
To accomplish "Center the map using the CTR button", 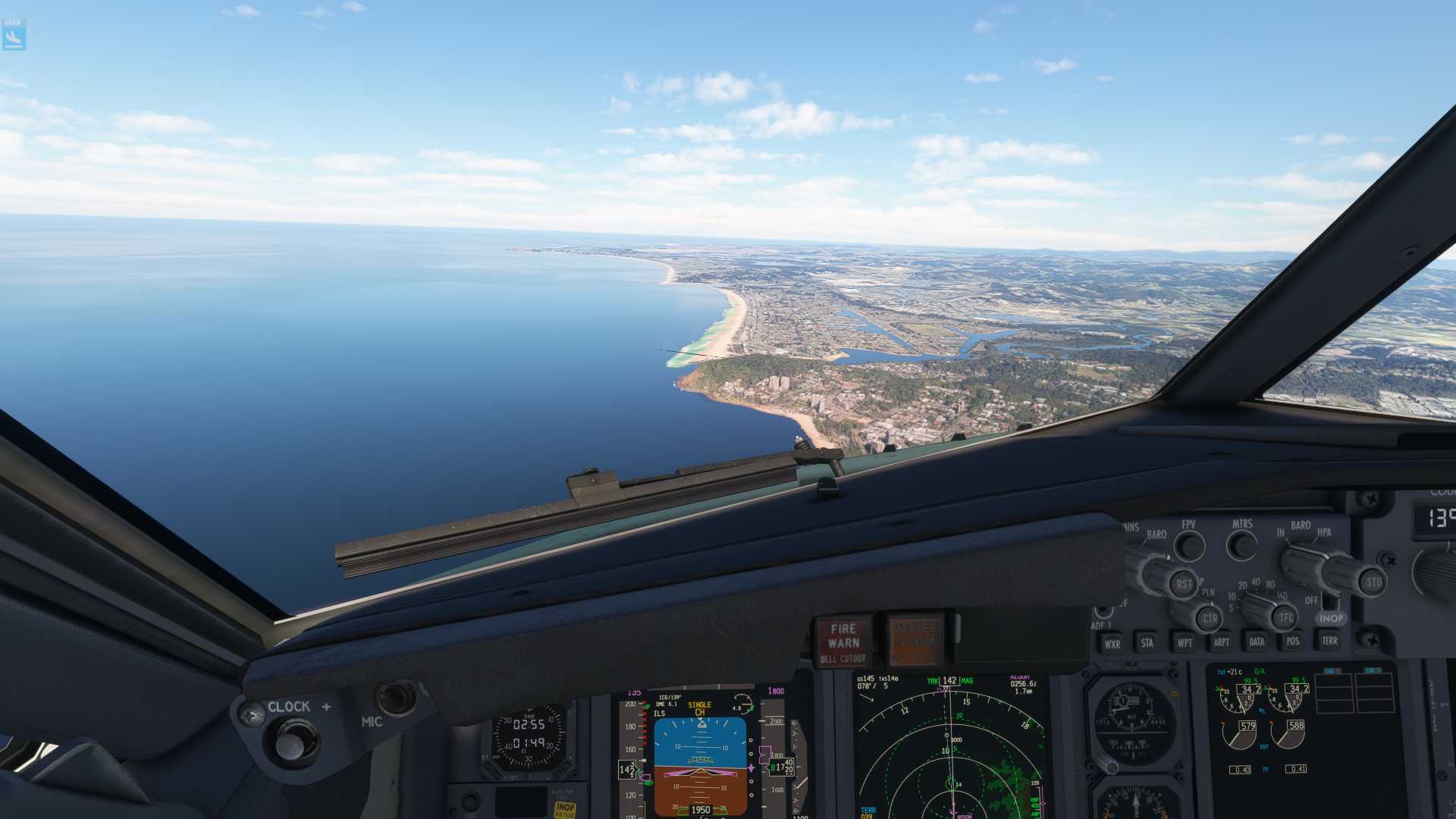I will 1209,619.
